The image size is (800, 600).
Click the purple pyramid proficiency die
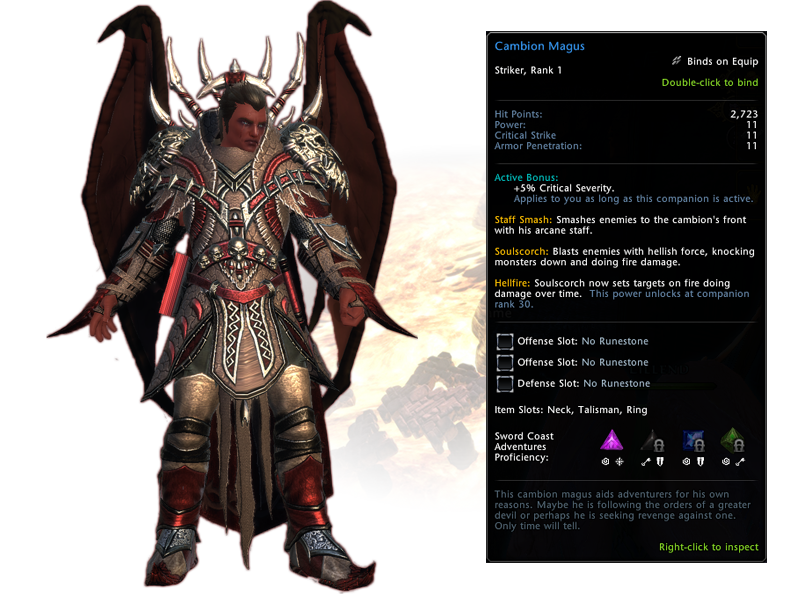point(611,441)
